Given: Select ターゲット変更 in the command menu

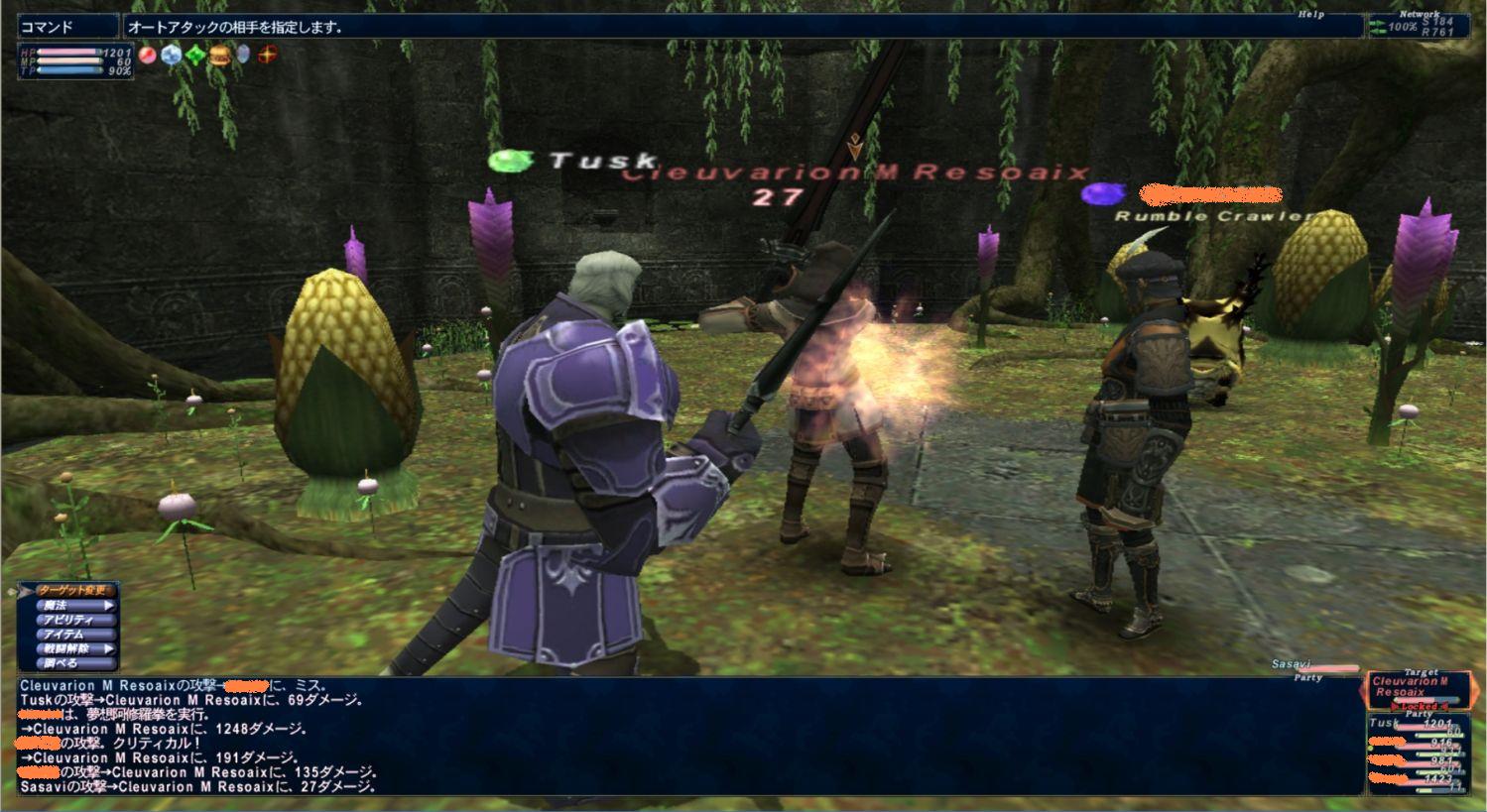Looking at the screenshot, I should tap(75, 591).
